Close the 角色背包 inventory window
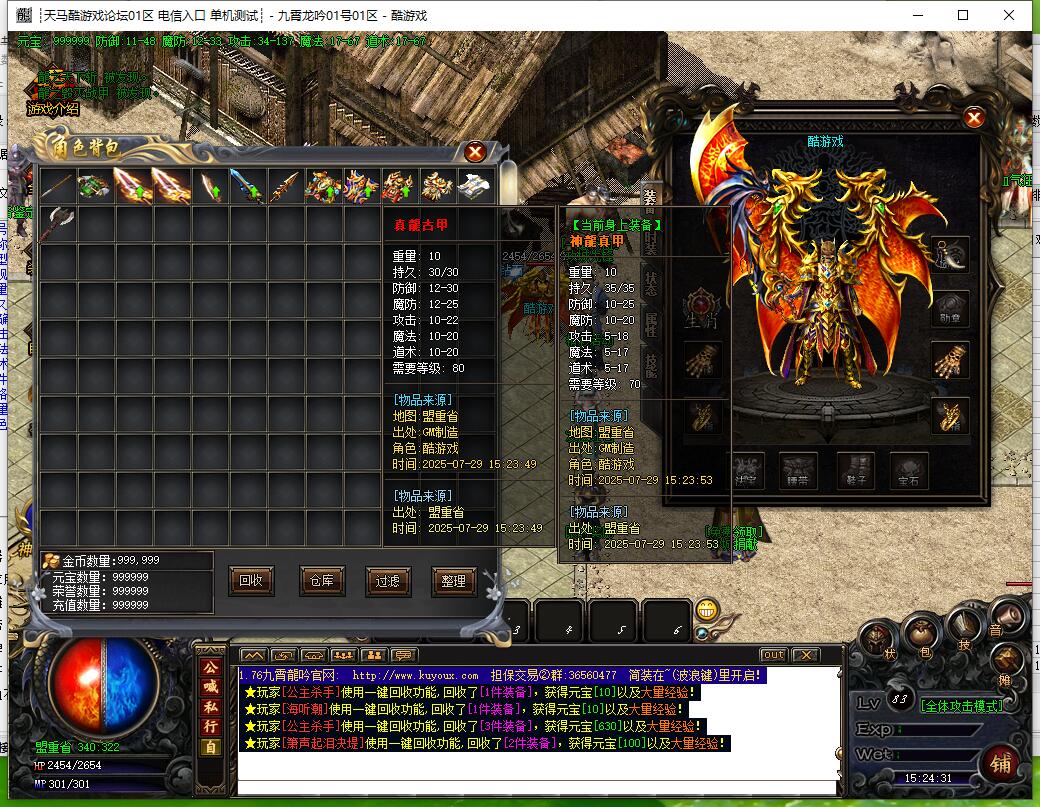1040x807 pixels. coord(476,152)
